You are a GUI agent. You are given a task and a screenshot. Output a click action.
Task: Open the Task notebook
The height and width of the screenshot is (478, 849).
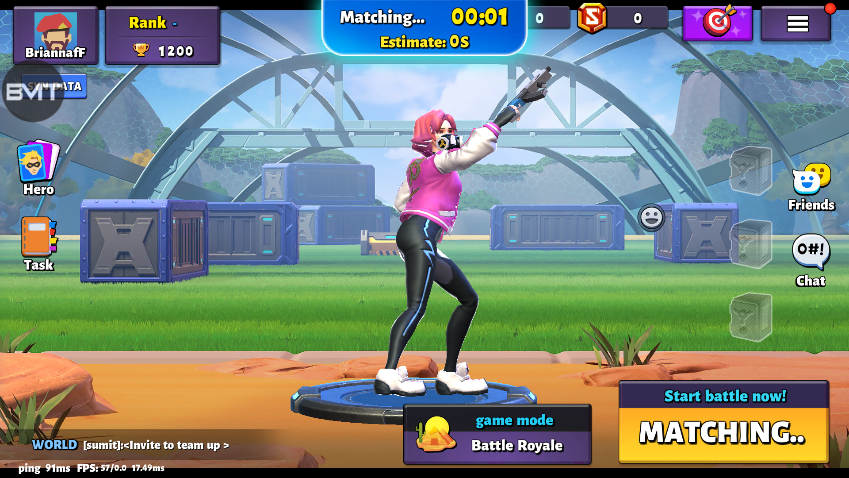(38, 243)
